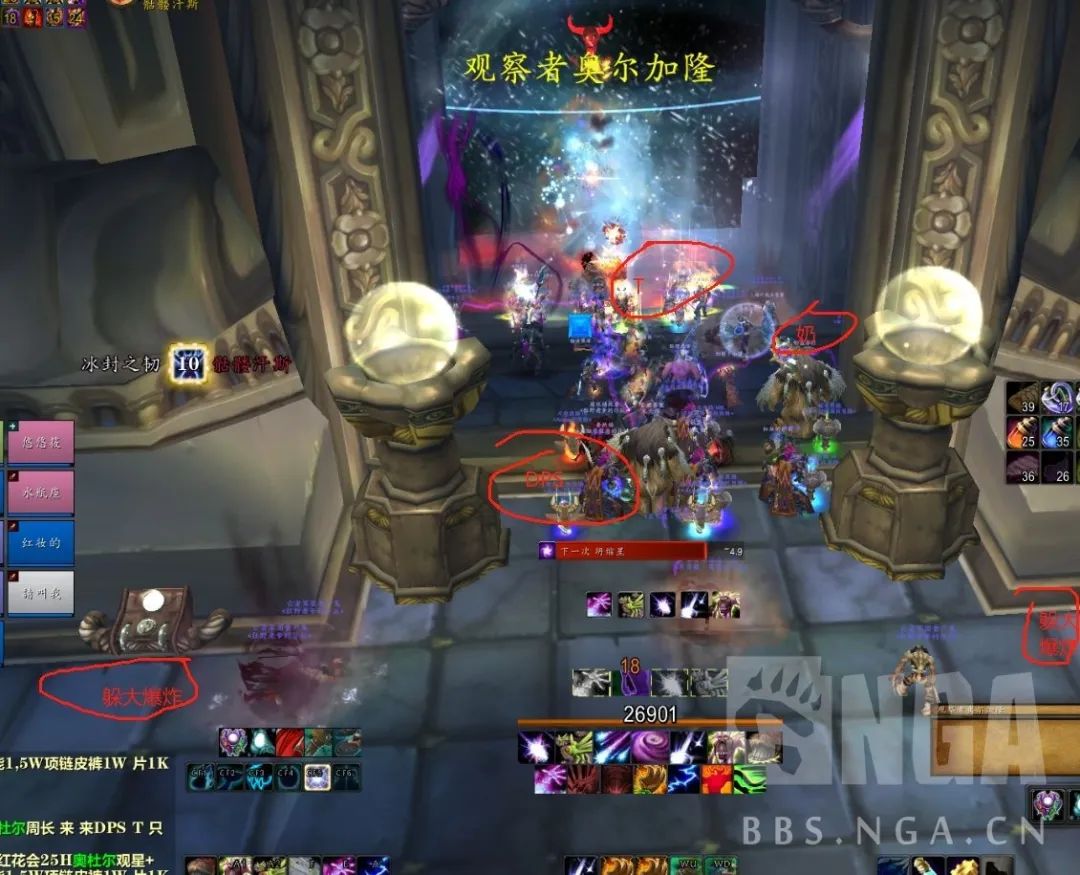Click the purple icon numbered 18 above 26901
Image resolution: width=1080 pixels, height=875 pixels.
click(x=631, y=682)
